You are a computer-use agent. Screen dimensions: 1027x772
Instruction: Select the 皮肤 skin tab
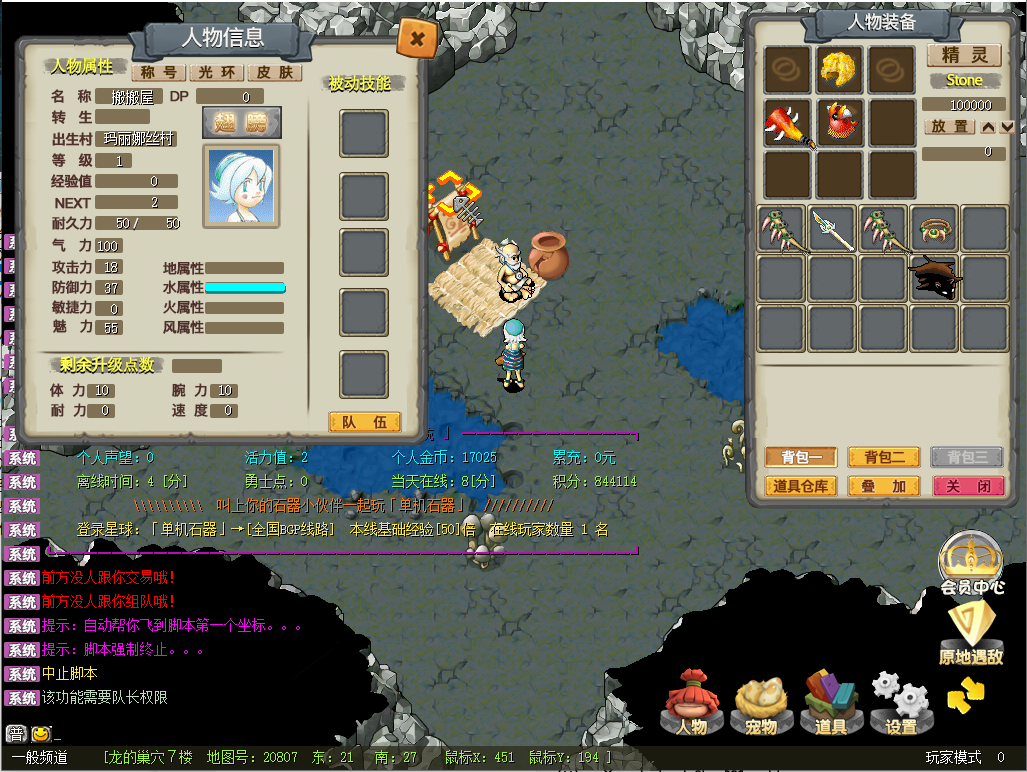pyautogui.click(x=274, y=72)
